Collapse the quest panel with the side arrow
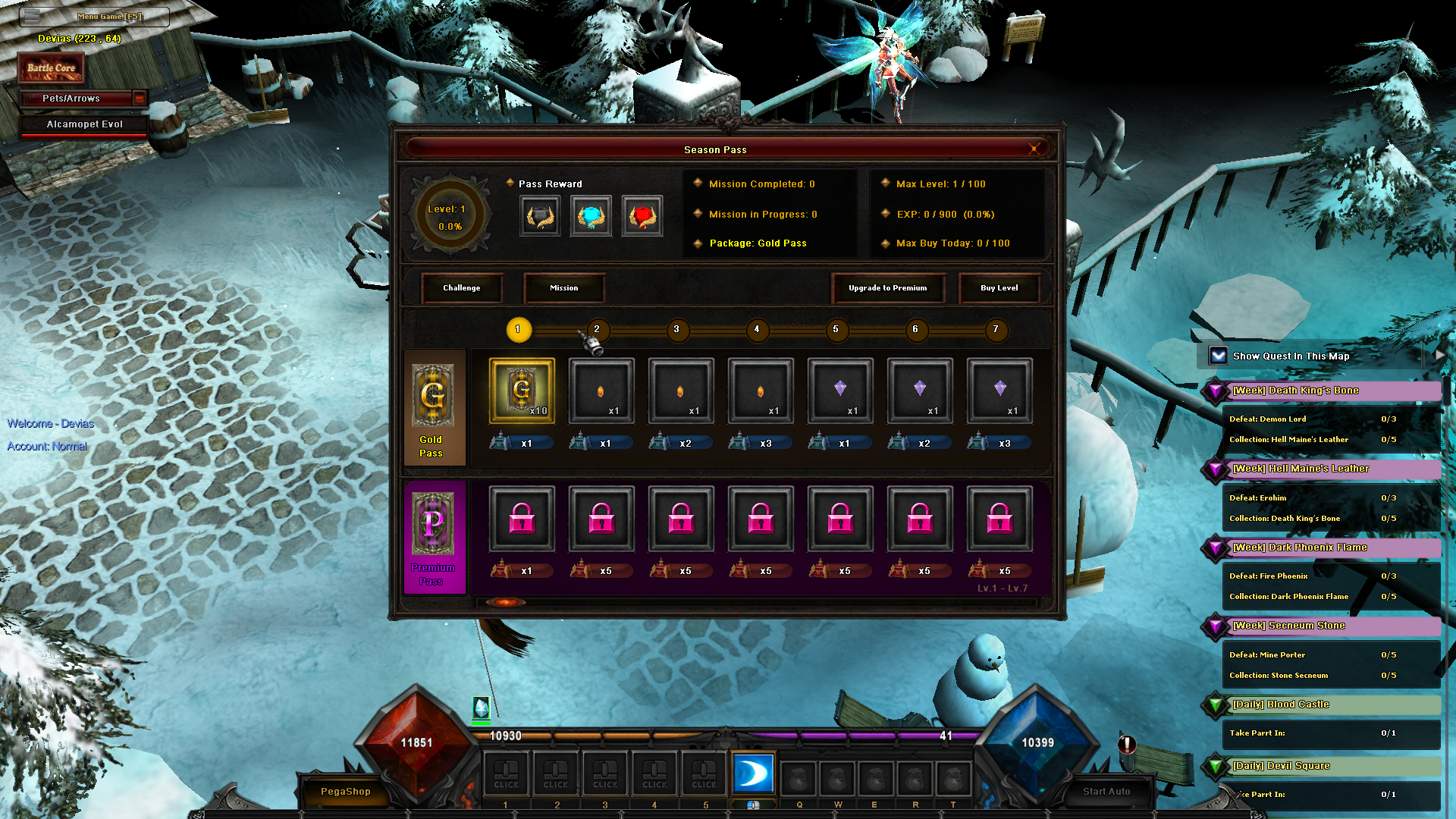This screenshot has width=1456, height=819. pyautogui.click(x=1440, y=353)
